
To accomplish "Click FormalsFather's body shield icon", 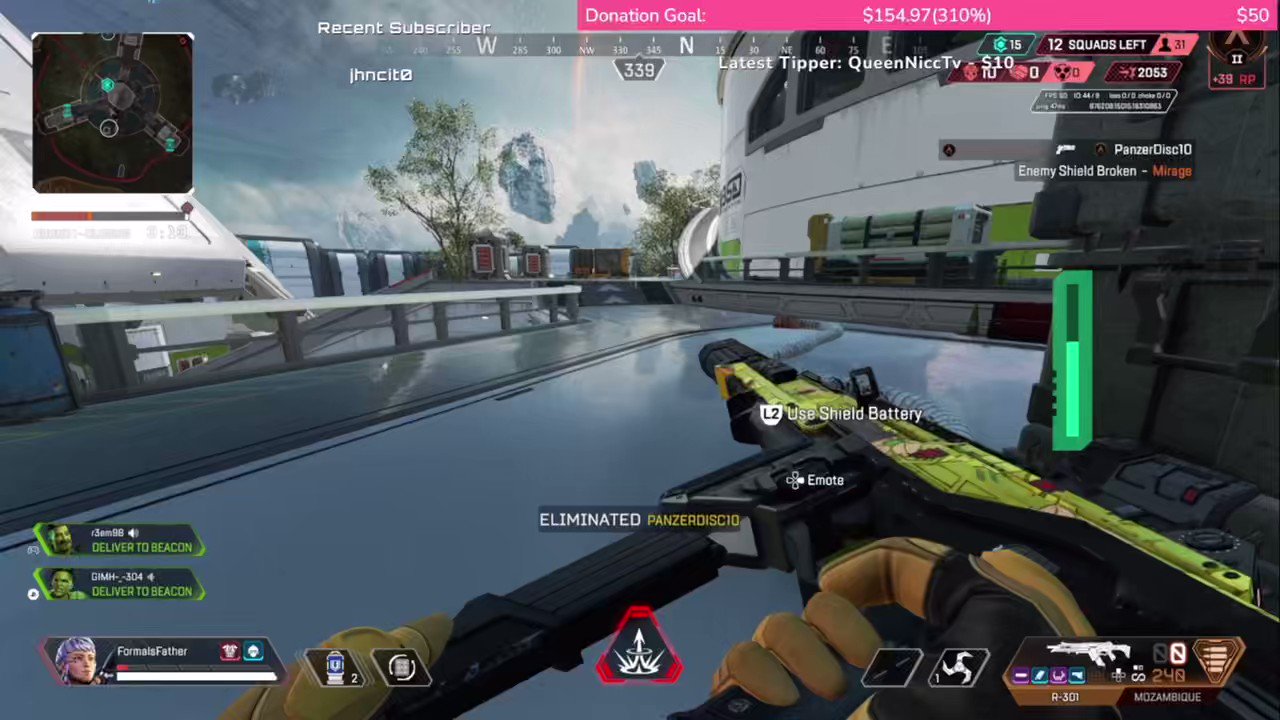I will [229, 651].
